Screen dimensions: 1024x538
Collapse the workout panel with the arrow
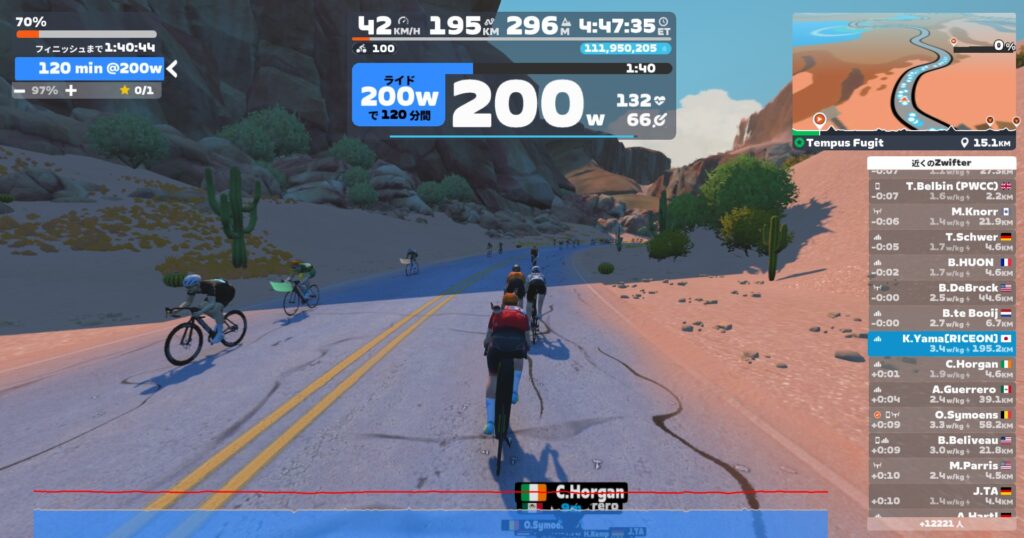click(x=172, y=68)
